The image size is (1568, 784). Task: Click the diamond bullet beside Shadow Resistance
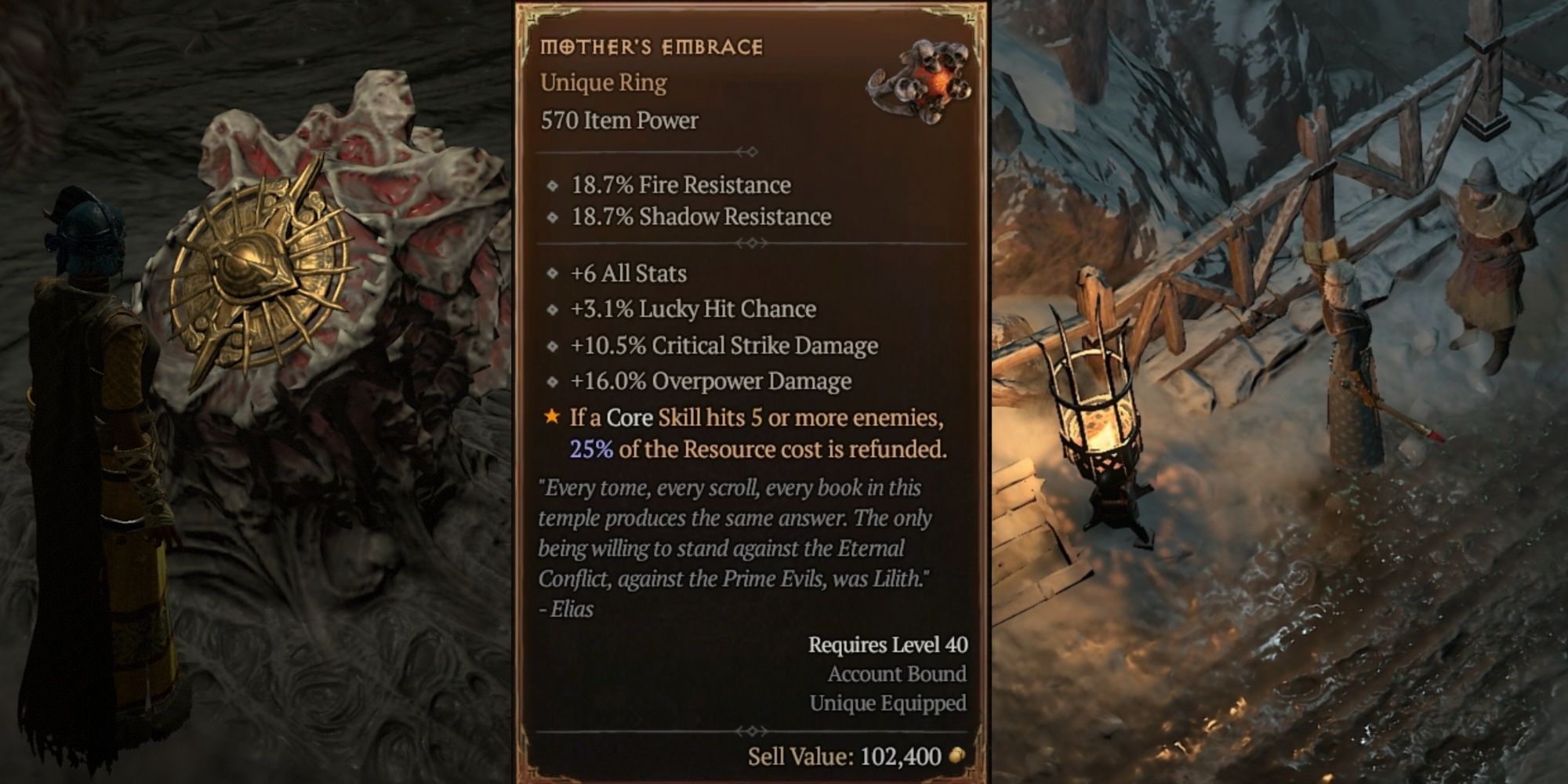click(551, 217)
